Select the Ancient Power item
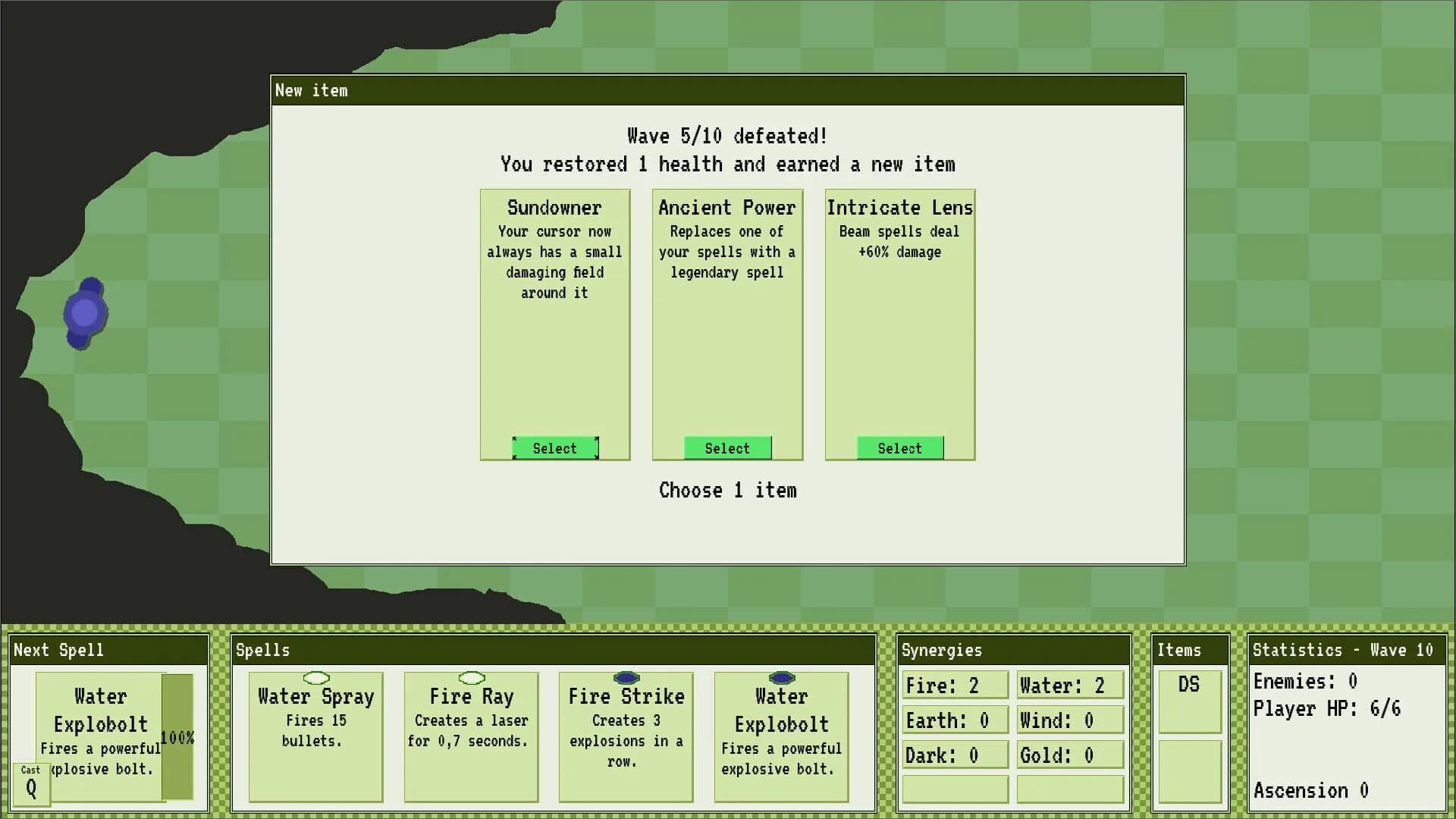Screen dimensions: 1456x819 pyautogui.click(x=726, y=447)
